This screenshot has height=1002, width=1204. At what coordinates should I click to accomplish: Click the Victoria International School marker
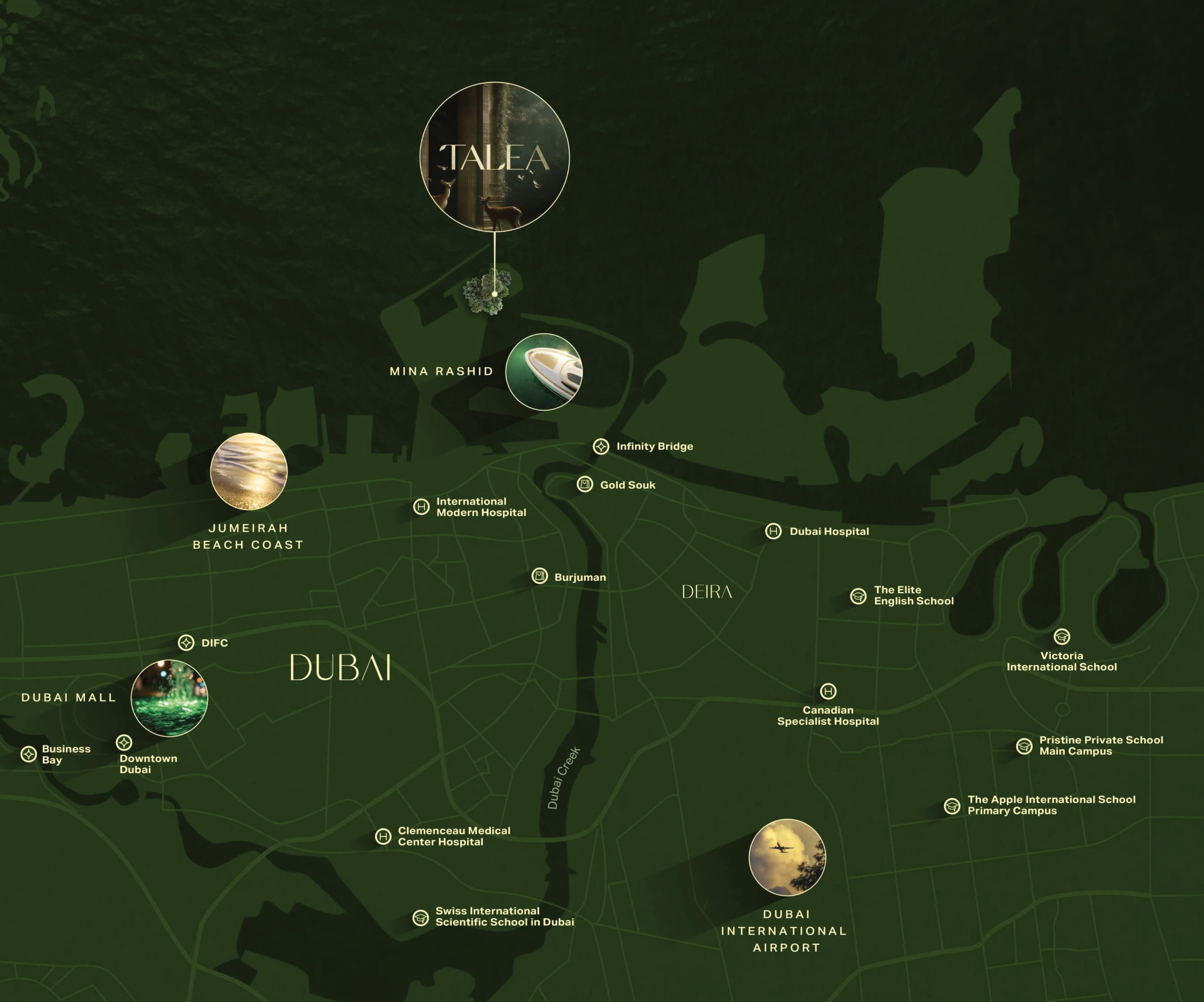(1062, 636)
